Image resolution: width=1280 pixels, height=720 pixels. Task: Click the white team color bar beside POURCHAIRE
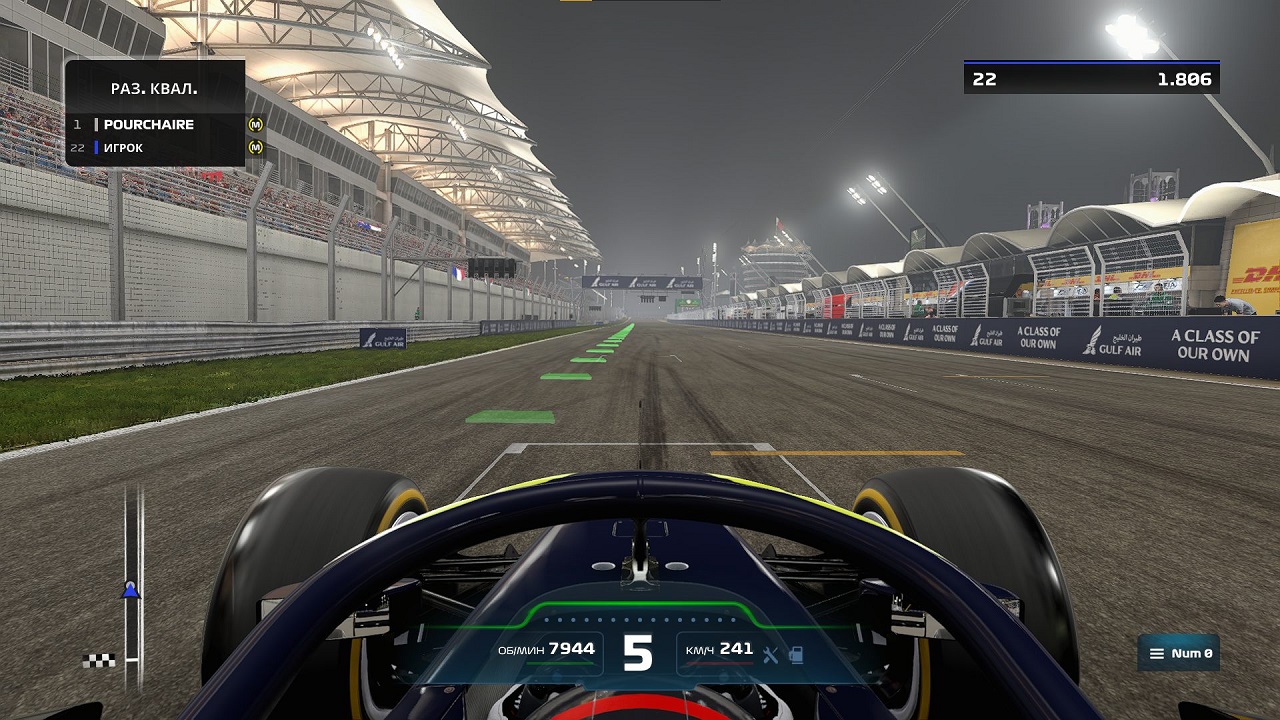(95, 124)
